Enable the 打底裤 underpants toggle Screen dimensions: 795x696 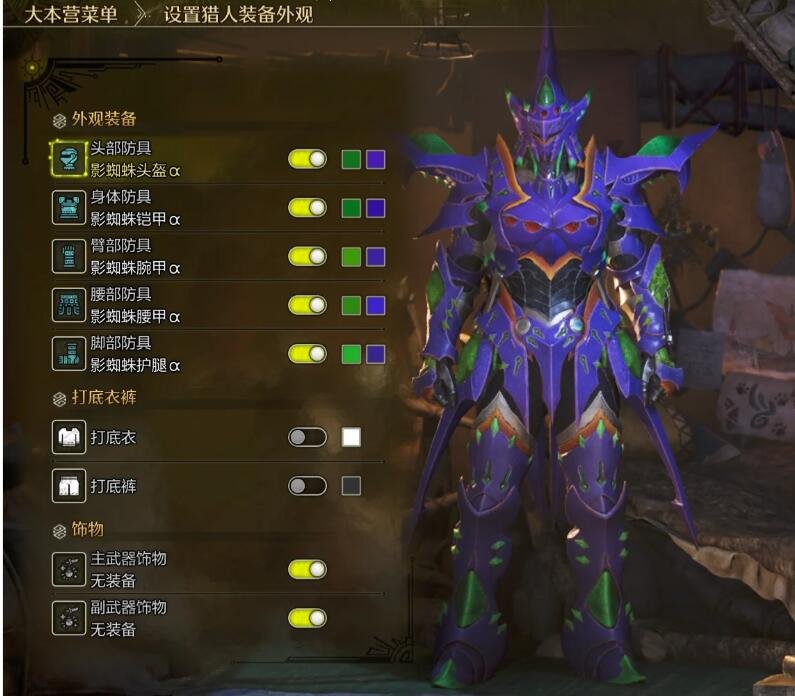point(307,486)
